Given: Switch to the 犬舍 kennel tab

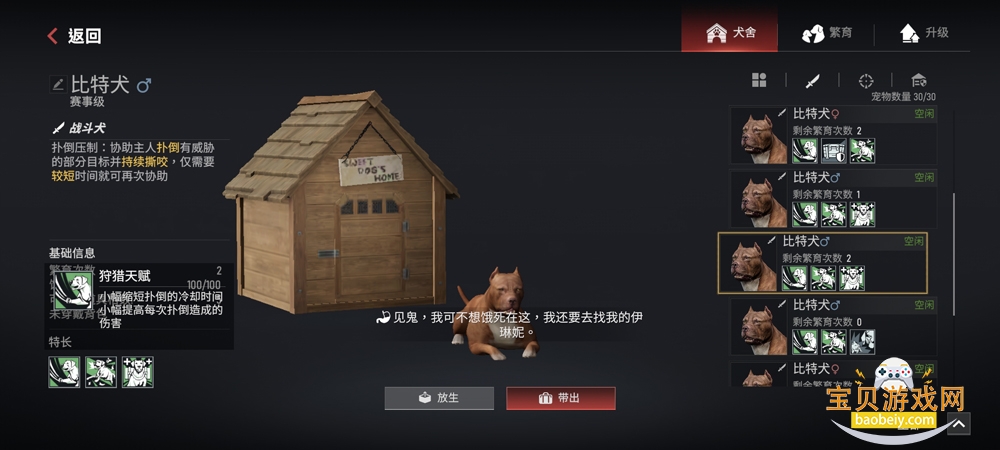Looking at the screenshot, I should point(731,33).
